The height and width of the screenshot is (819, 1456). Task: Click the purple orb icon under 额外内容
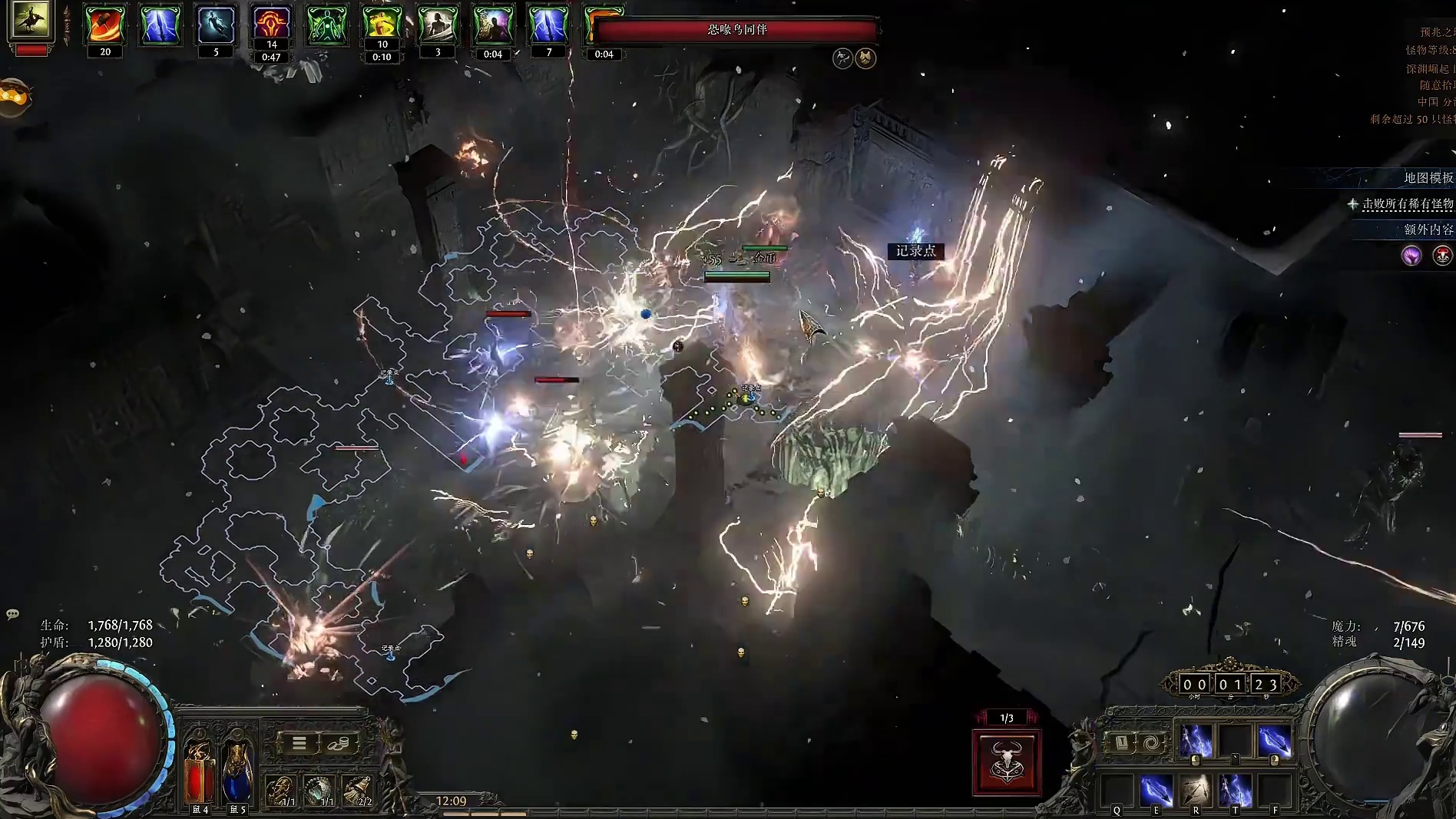tap(1411, 256)
